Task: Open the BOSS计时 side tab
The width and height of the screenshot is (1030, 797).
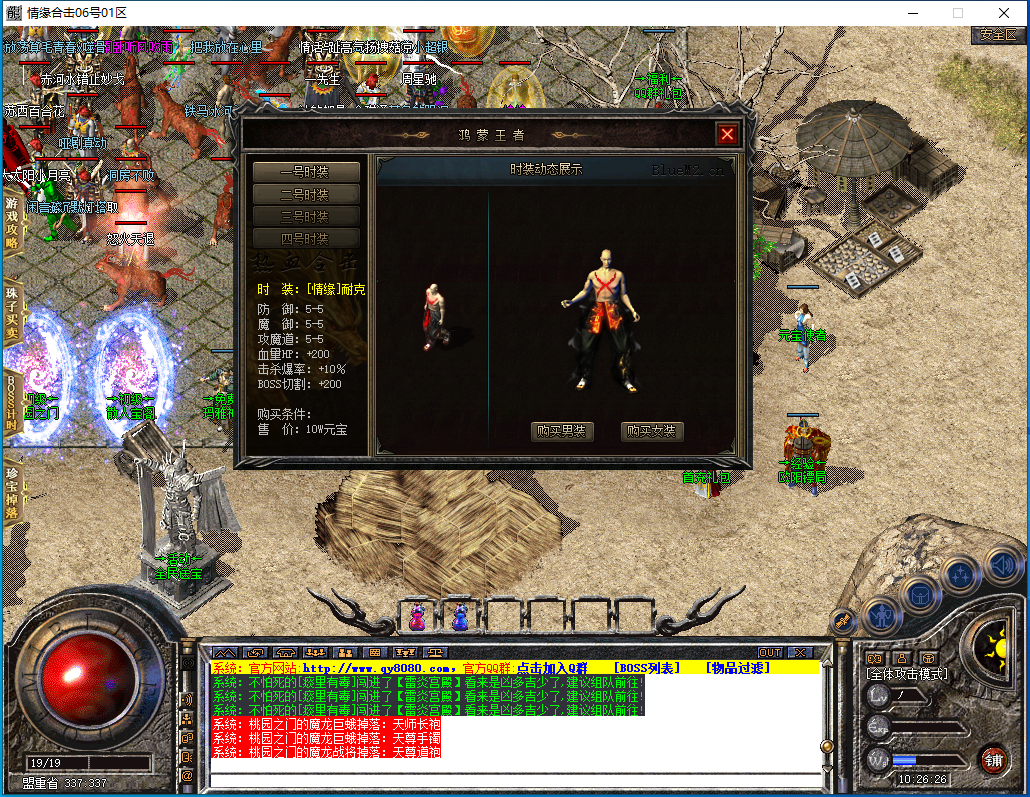Action: (x=12, y=402)
